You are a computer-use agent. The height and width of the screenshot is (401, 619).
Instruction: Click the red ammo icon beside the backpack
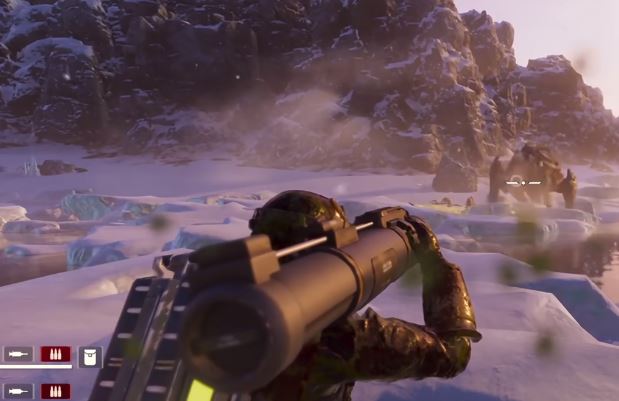point(55,354)
